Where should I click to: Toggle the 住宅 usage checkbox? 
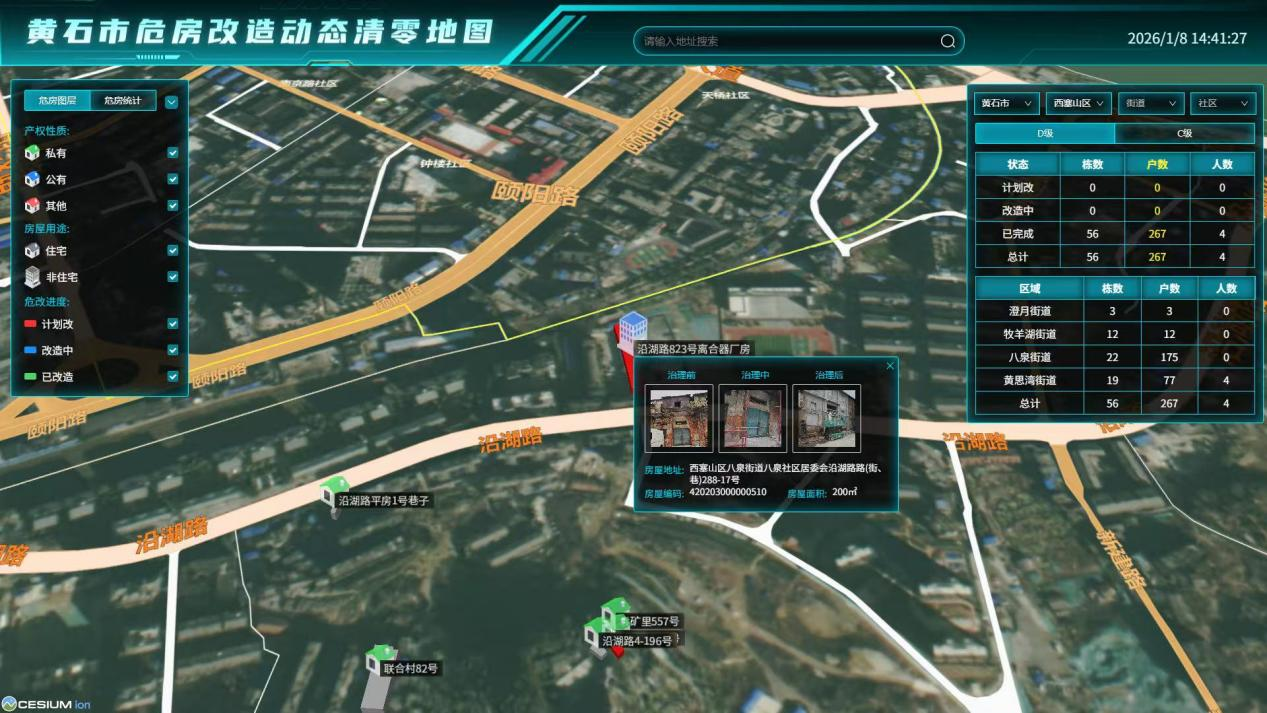(173, 250)
